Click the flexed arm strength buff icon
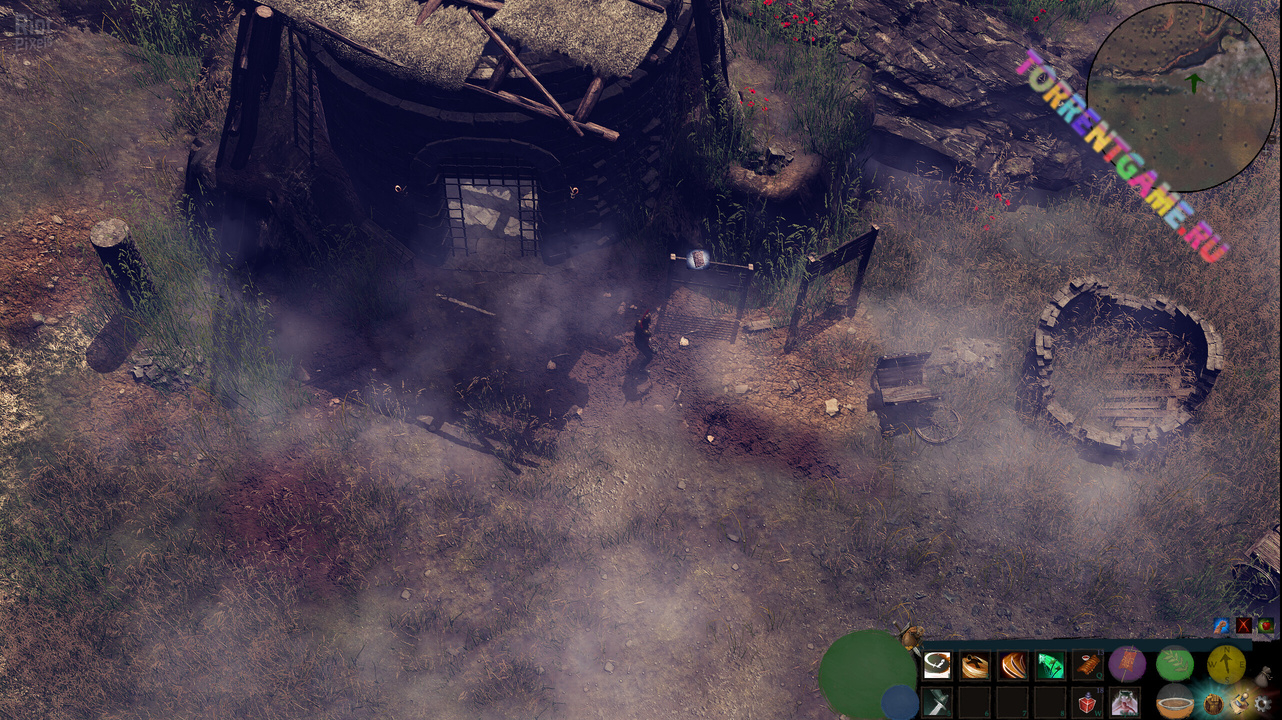This screenshot has width=1282, height=720. click(1221, 626)
